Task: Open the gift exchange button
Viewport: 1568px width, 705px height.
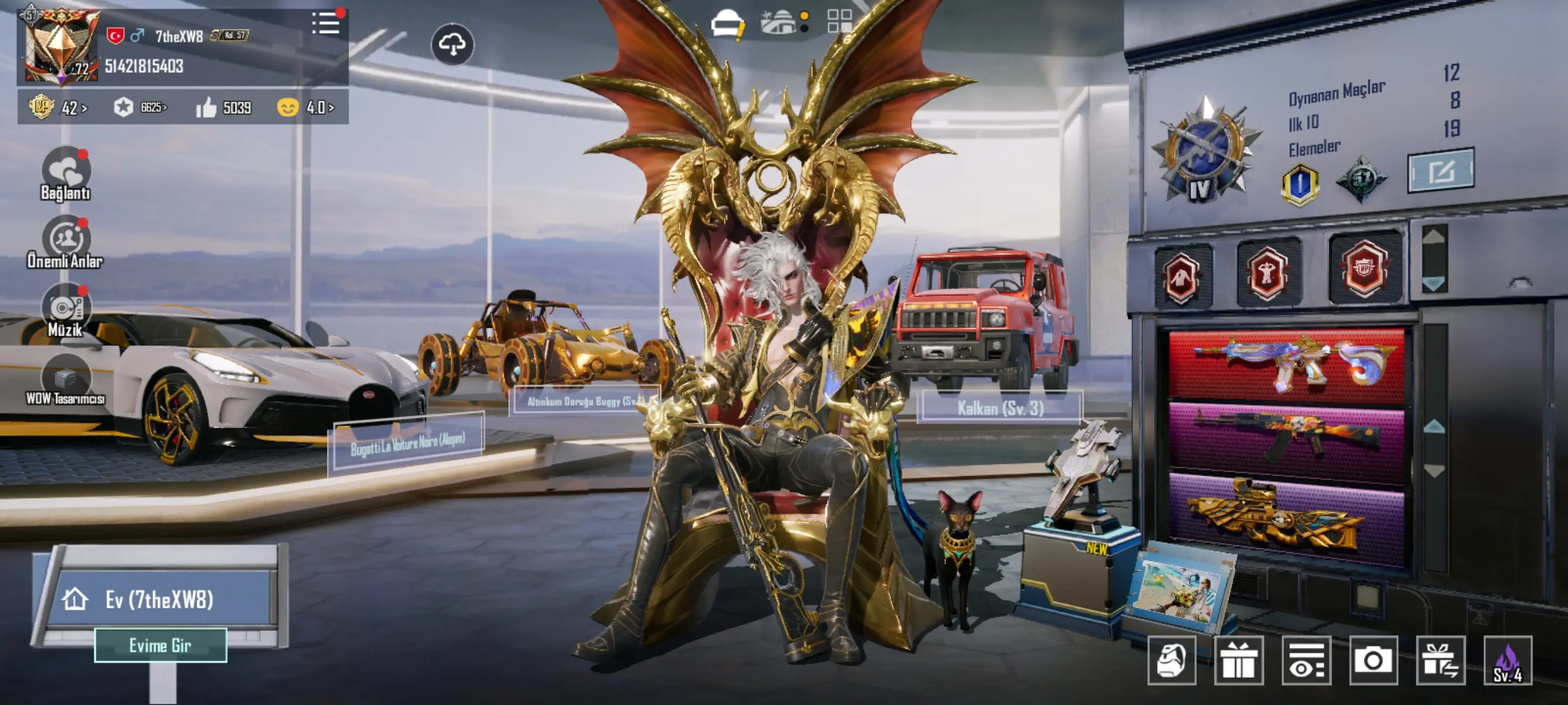Action: (x=1440, y=660)
